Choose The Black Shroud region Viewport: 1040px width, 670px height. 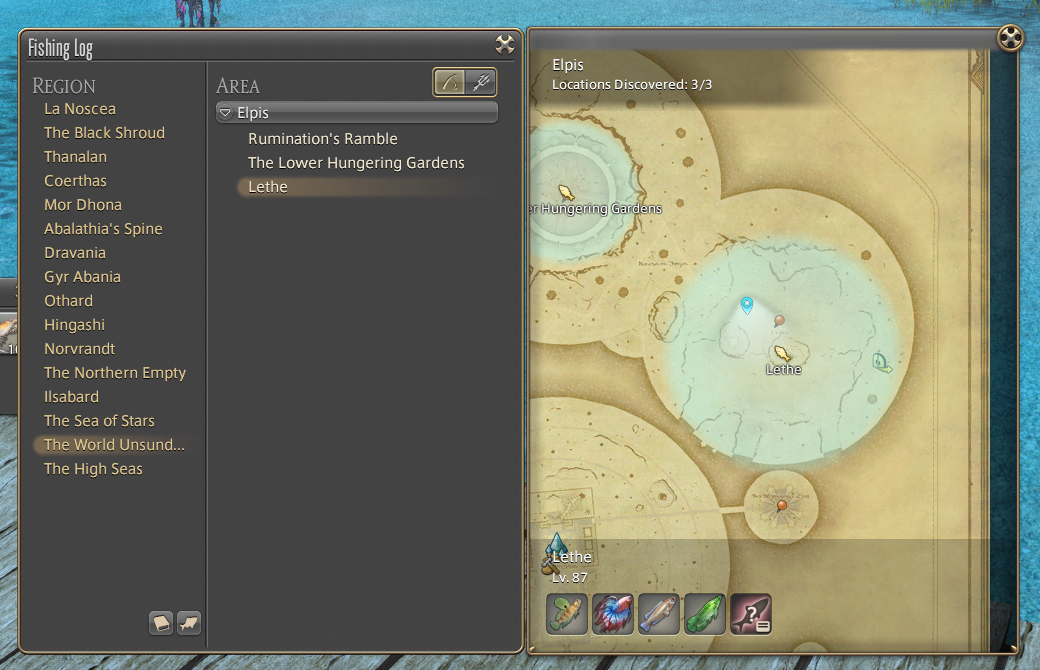(x=104, y=133)
